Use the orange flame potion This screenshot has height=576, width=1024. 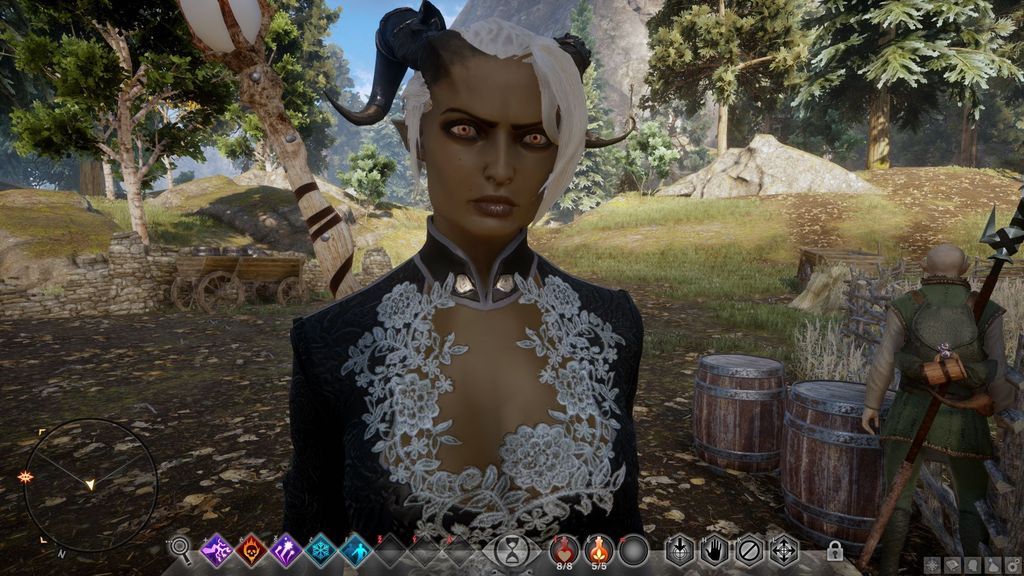pos(599,547)
